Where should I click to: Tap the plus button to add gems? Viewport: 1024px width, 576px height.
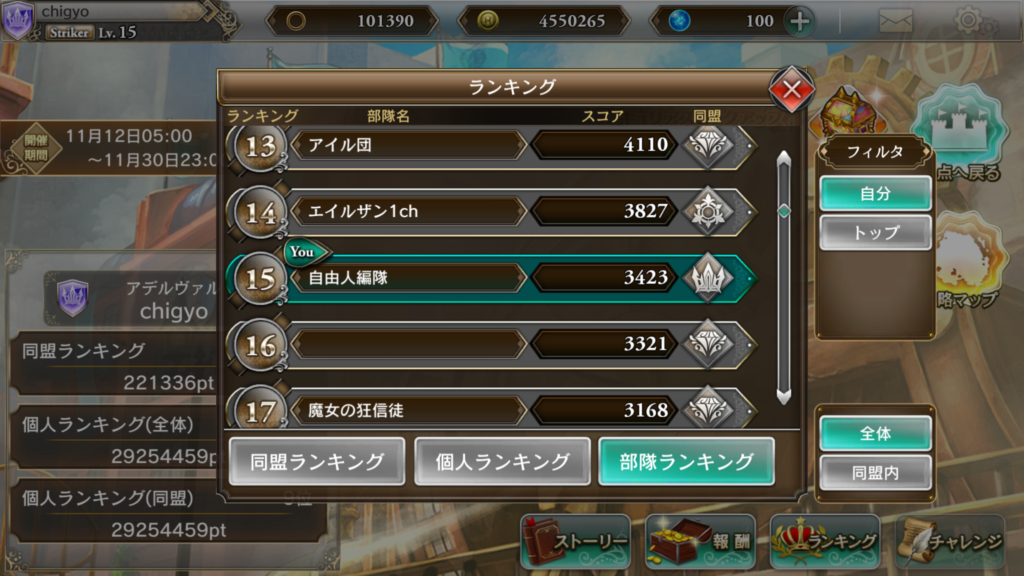click(x=799, y=21)
